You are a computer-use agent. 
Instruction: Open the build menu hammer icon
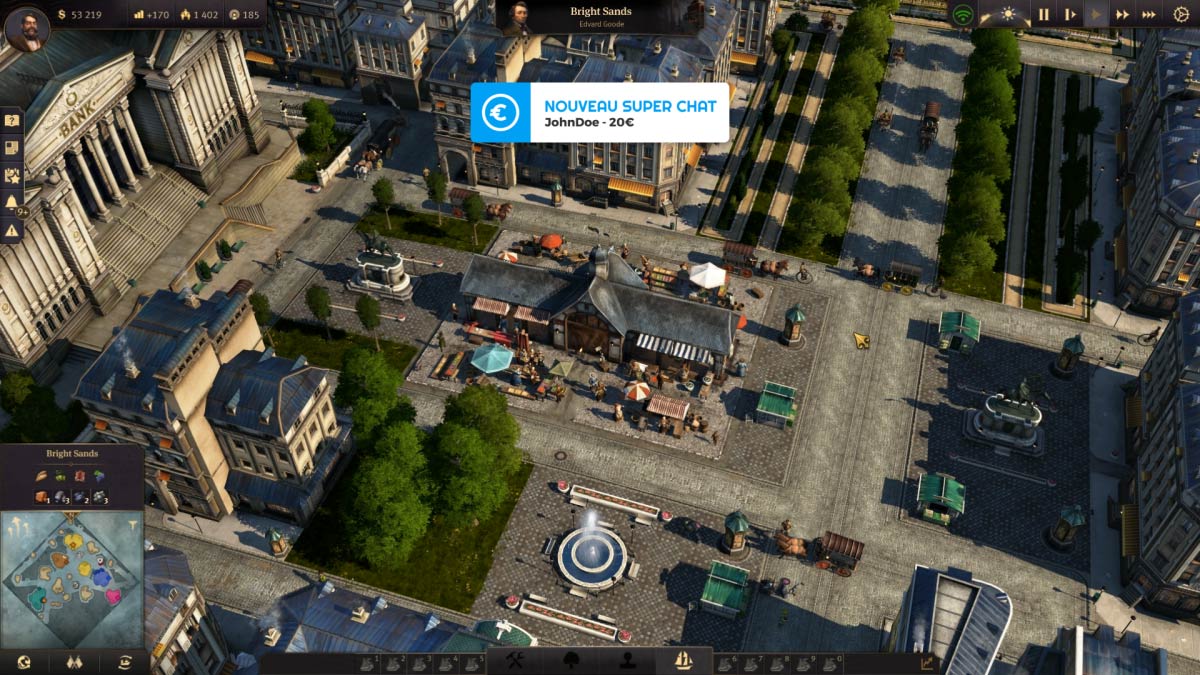click(x=515, y=661)
